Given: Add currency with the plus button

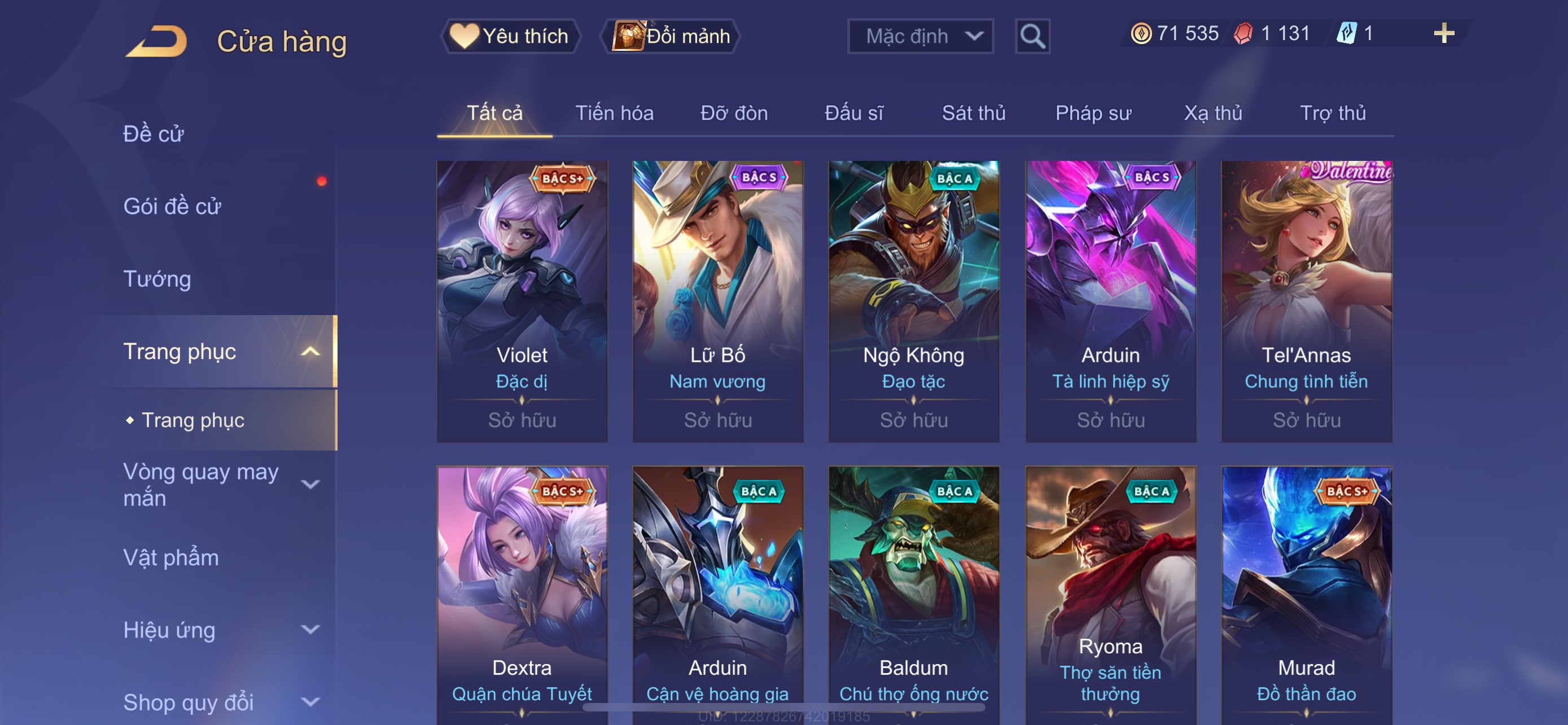Looking at the screenshot, I should click(x=1443, y=33).
